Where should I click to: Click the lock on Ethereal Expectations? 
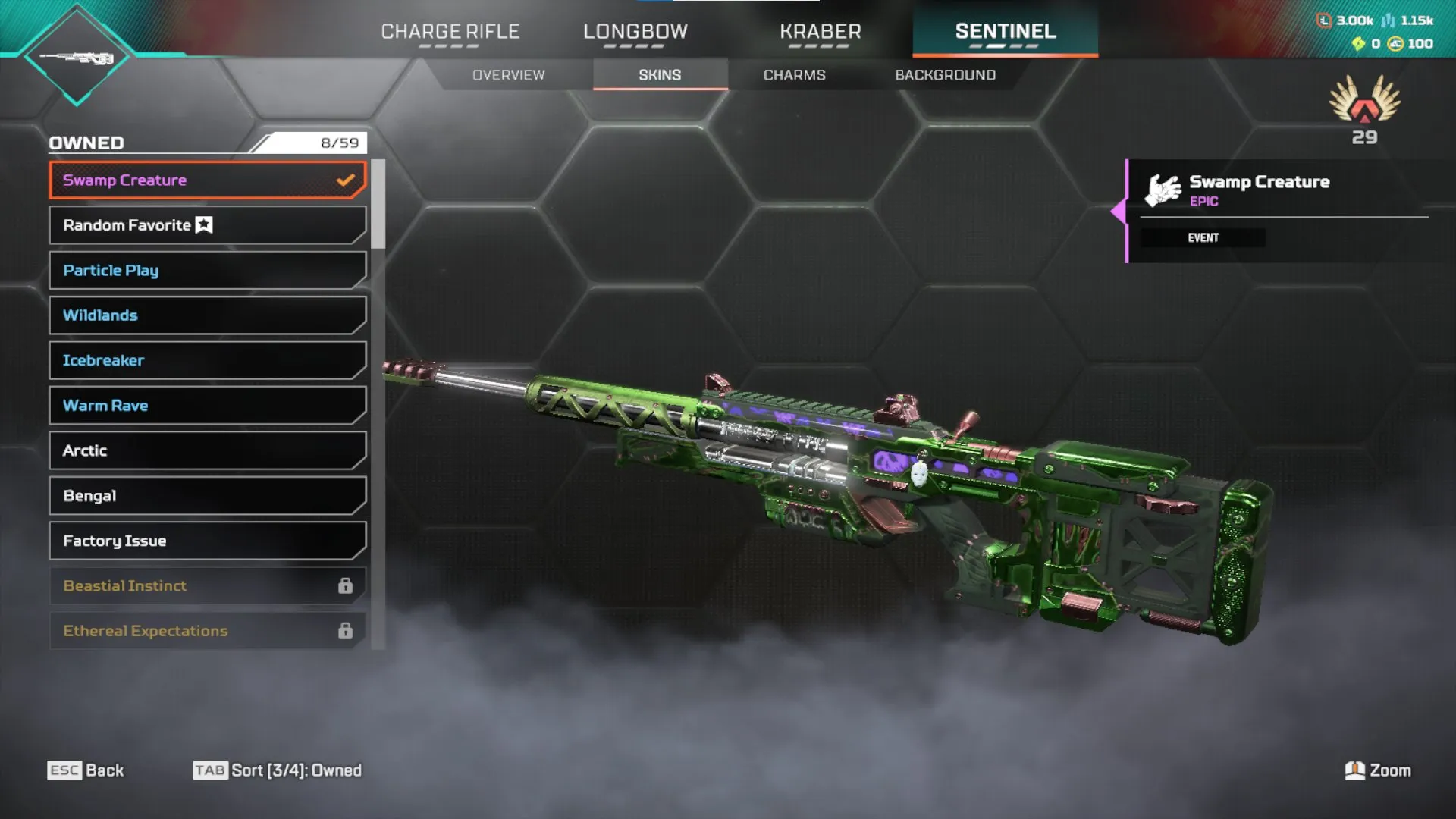pos(347,630)
